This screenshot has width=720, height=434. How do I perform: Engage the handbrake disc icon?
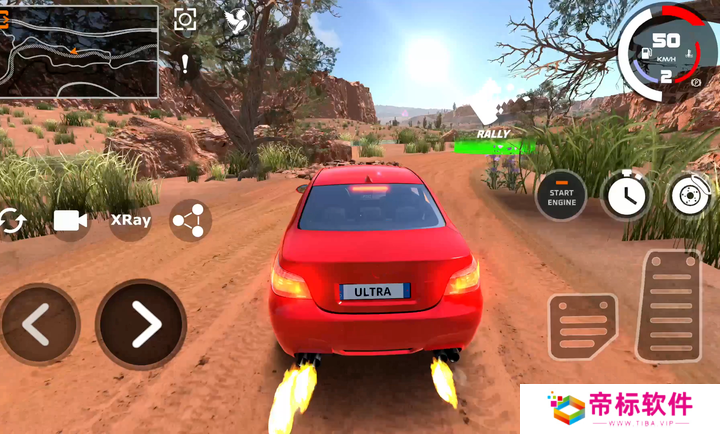pos(691,195)
